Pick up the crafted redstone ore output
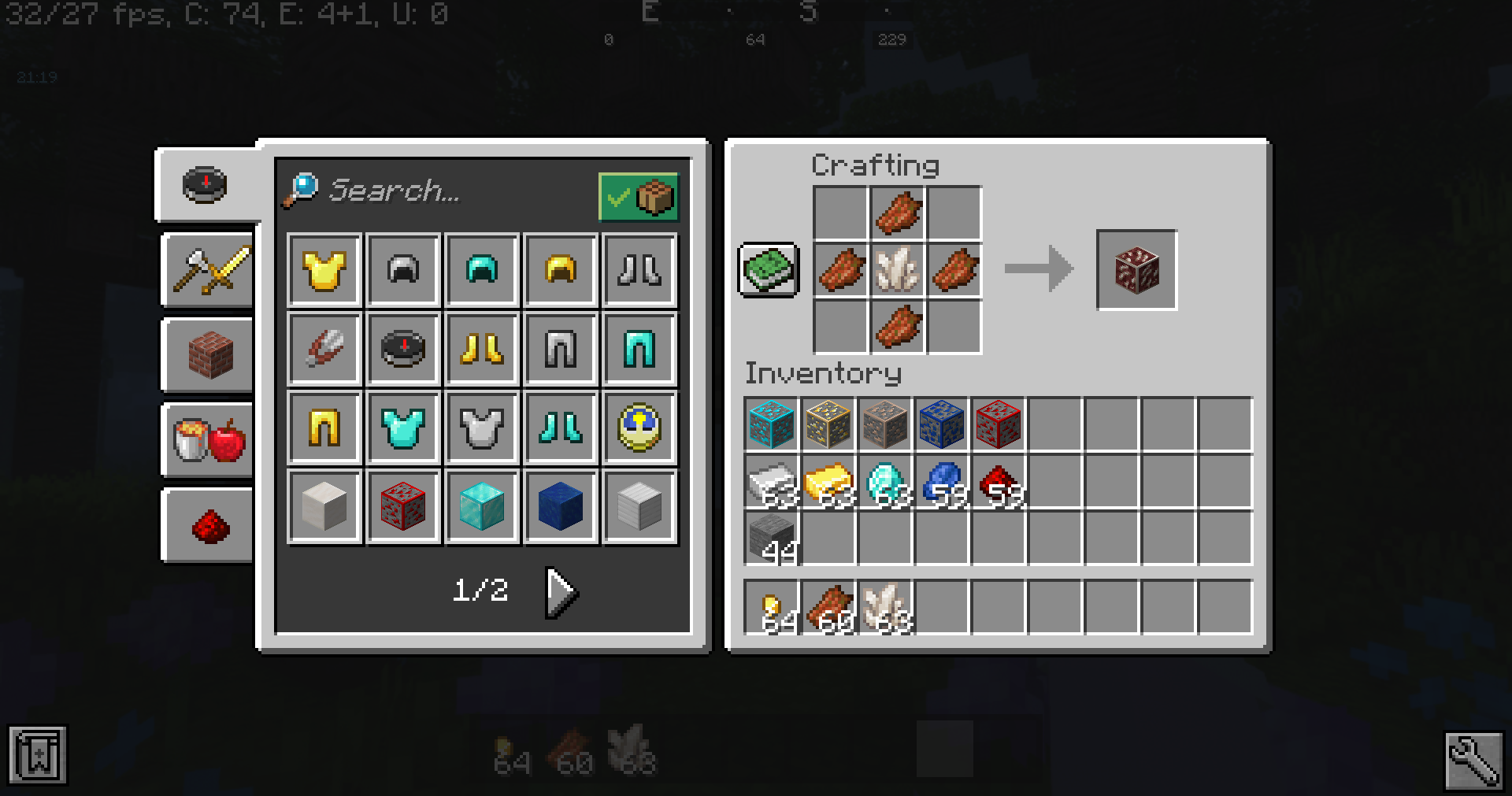 [1136, 270]
